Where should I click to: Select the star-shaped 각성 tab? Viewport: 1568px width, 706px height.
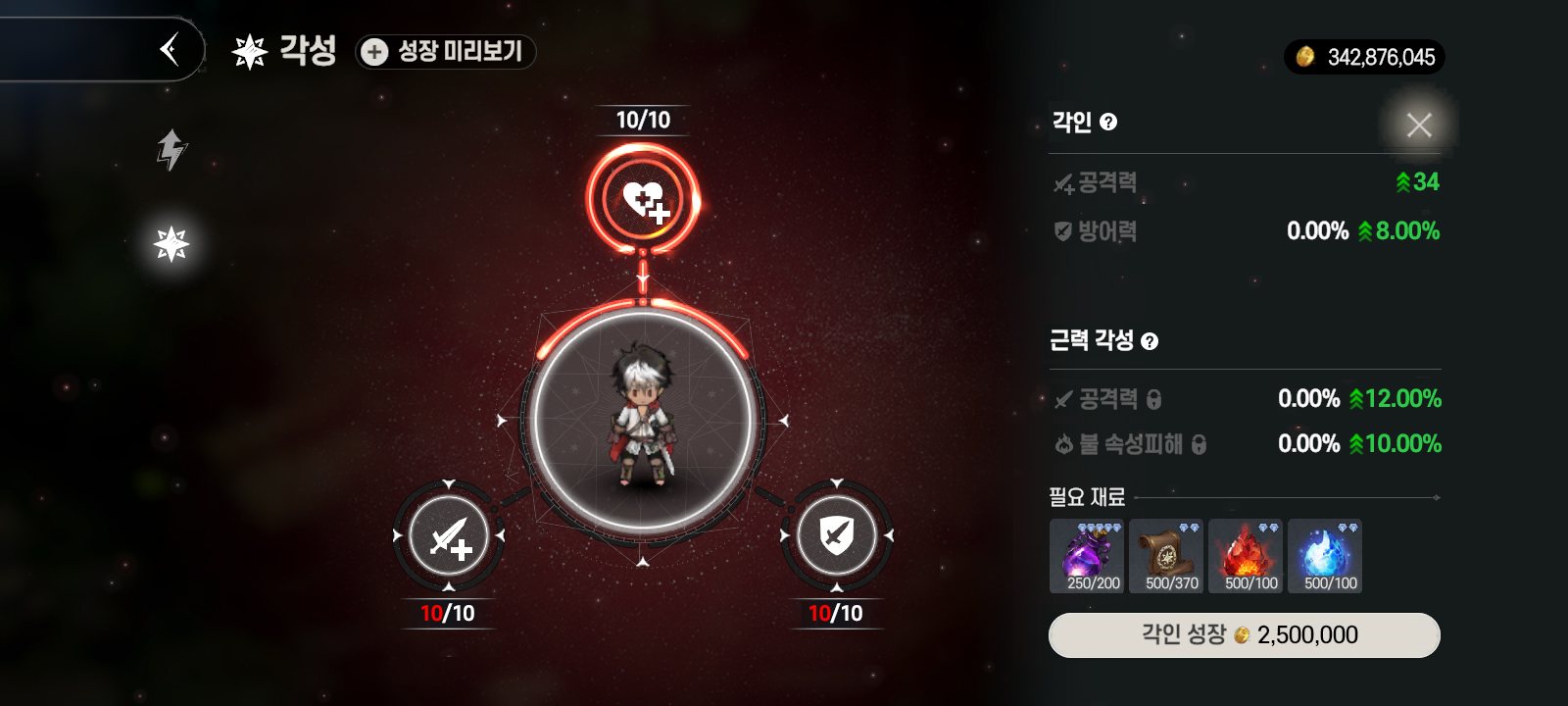click(x=171, y=244)
